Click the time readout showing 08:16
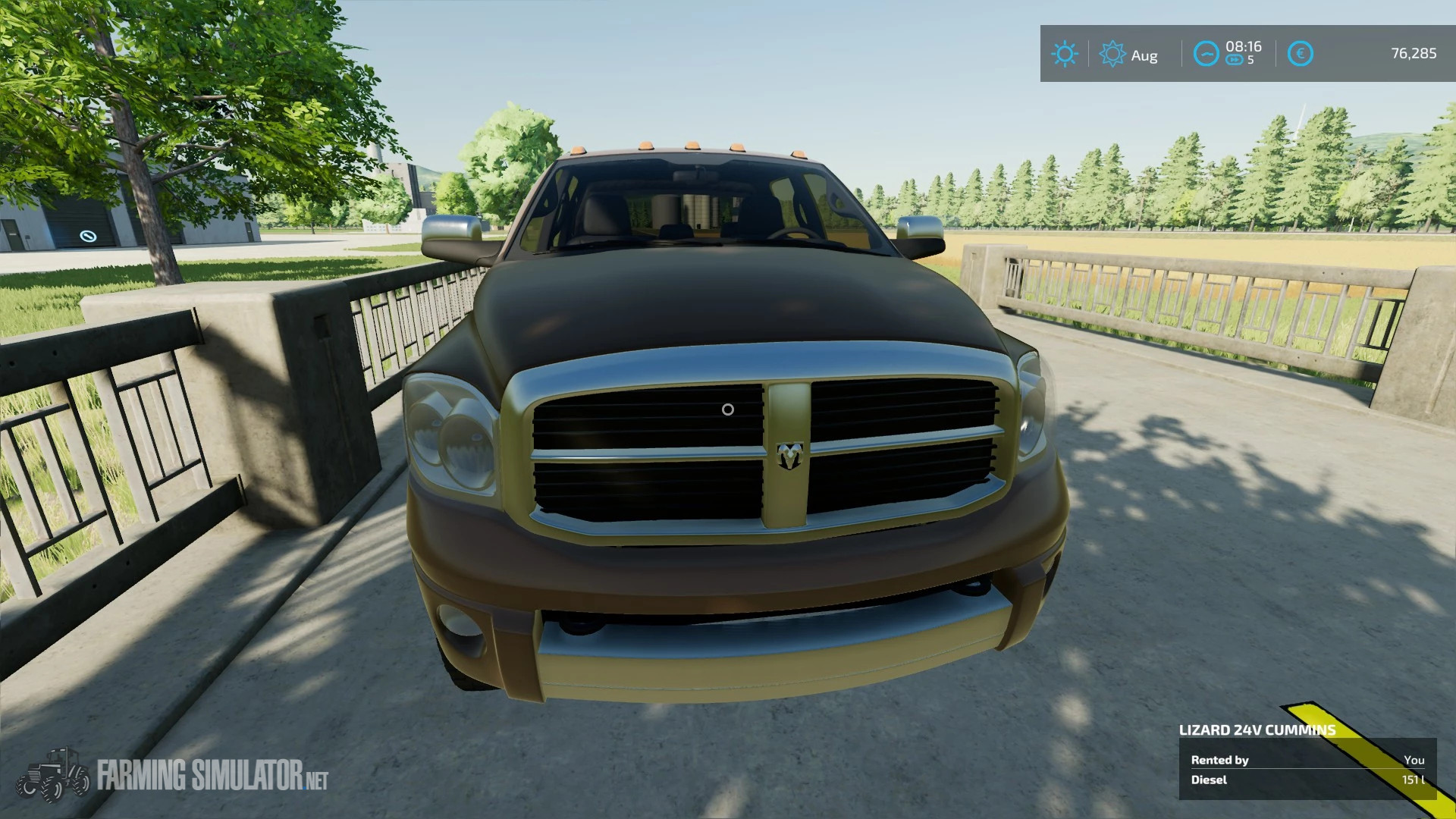Screen dimensions: 1456x819 (x=1243, y=45)
